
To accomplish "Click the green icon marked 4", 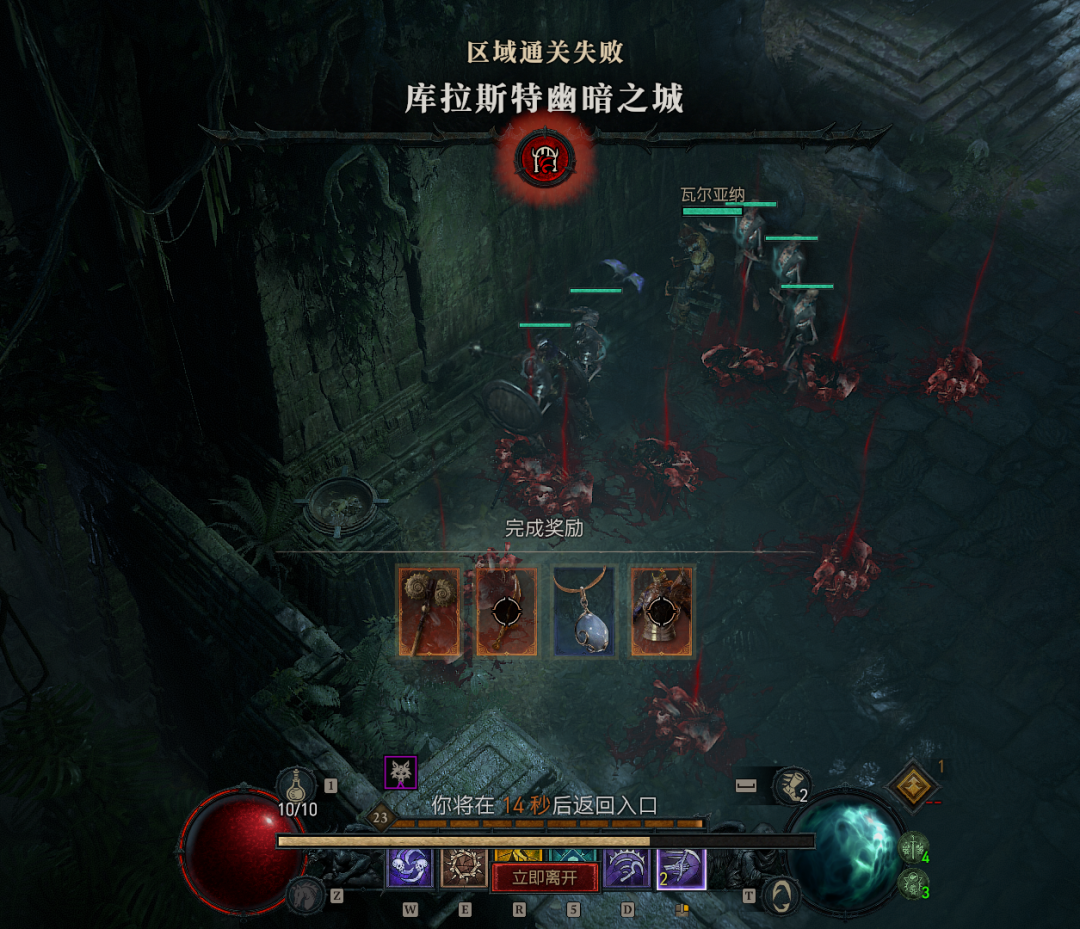I will coord(912,848).
